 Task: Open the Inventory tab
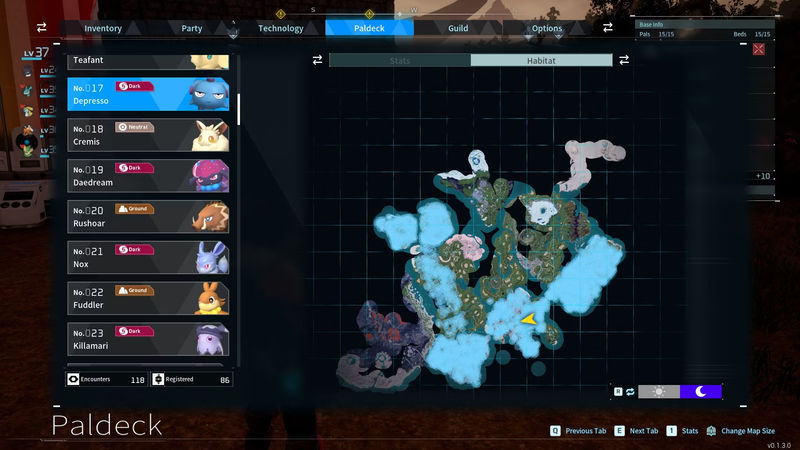[103, 28]
